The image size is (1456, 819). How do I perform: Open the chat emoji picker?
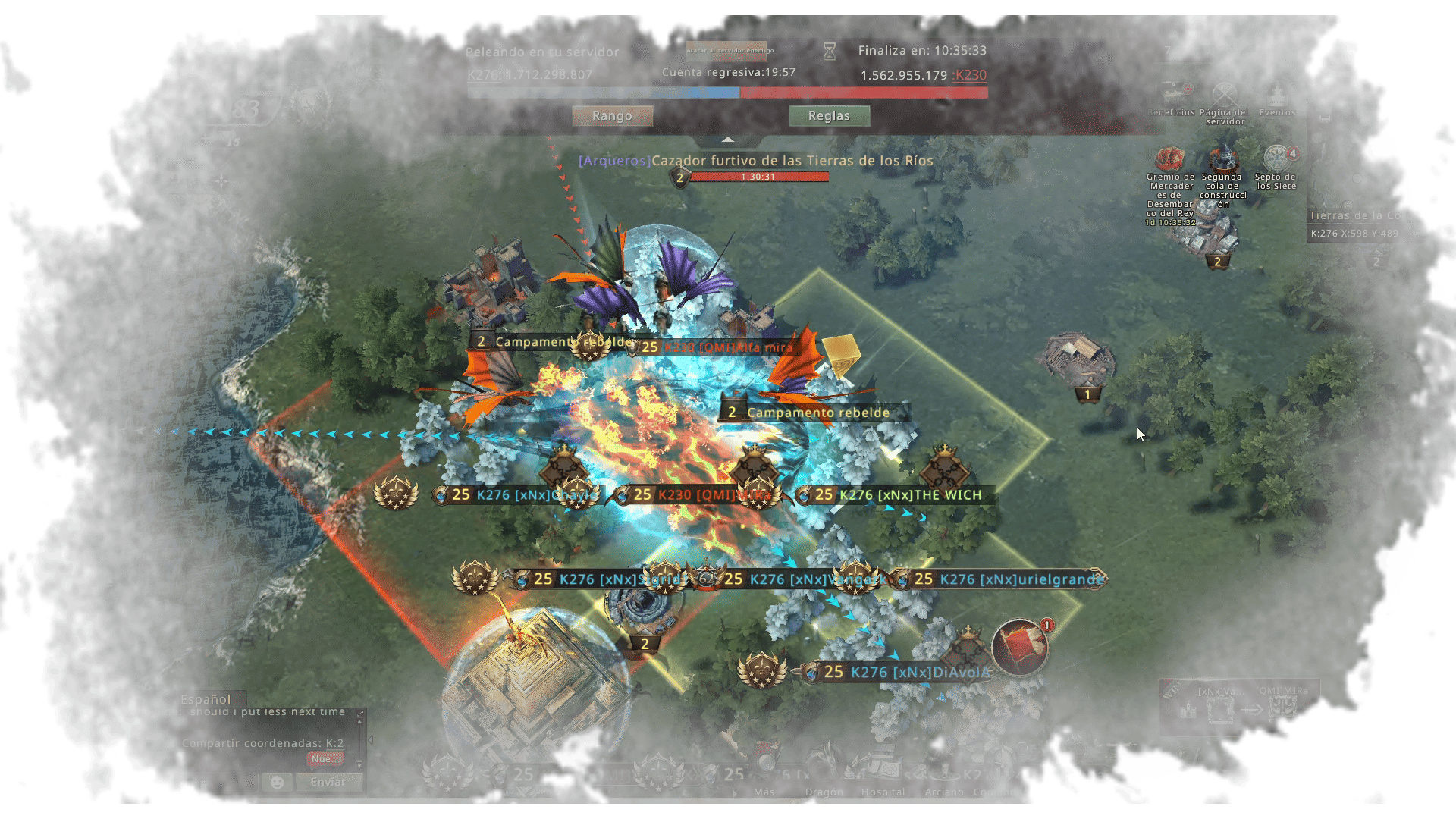pyautogui.click(x=277, y=782)
